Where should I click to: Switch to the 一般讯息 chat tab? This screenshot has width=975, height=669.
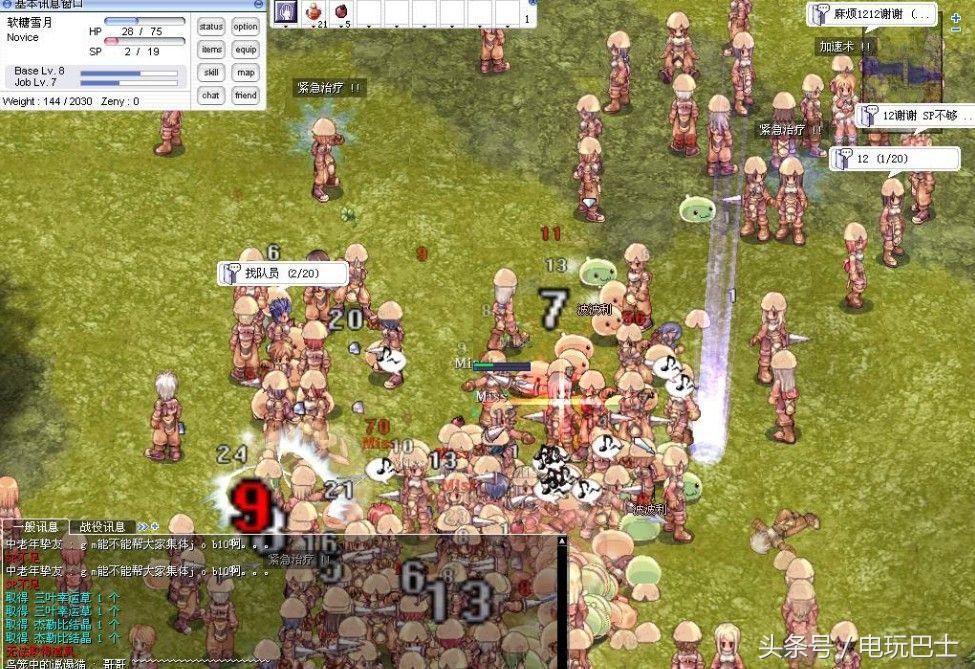tap(37, 527)
